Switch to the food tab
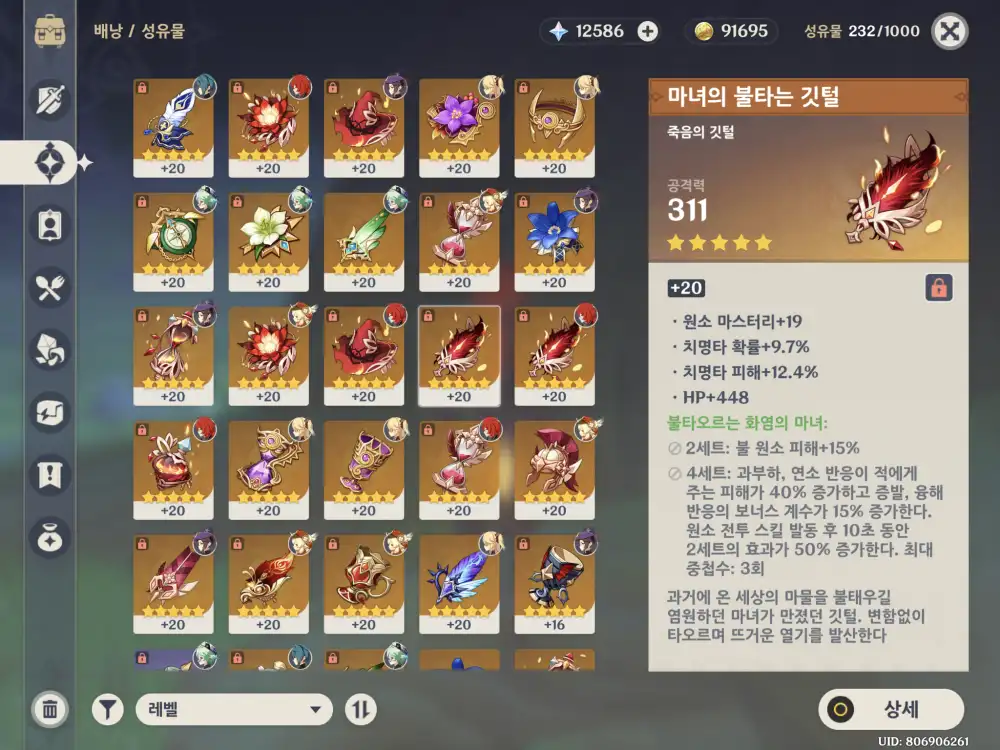1000x750 pixels. pos(50,290)
